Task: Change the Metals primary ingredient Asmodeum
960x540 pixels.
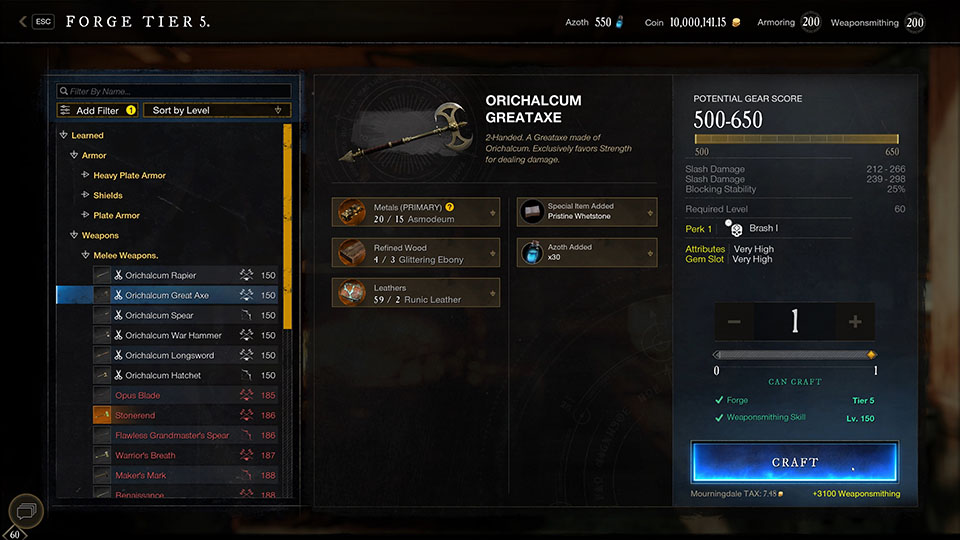Action: tap(416, 212)
